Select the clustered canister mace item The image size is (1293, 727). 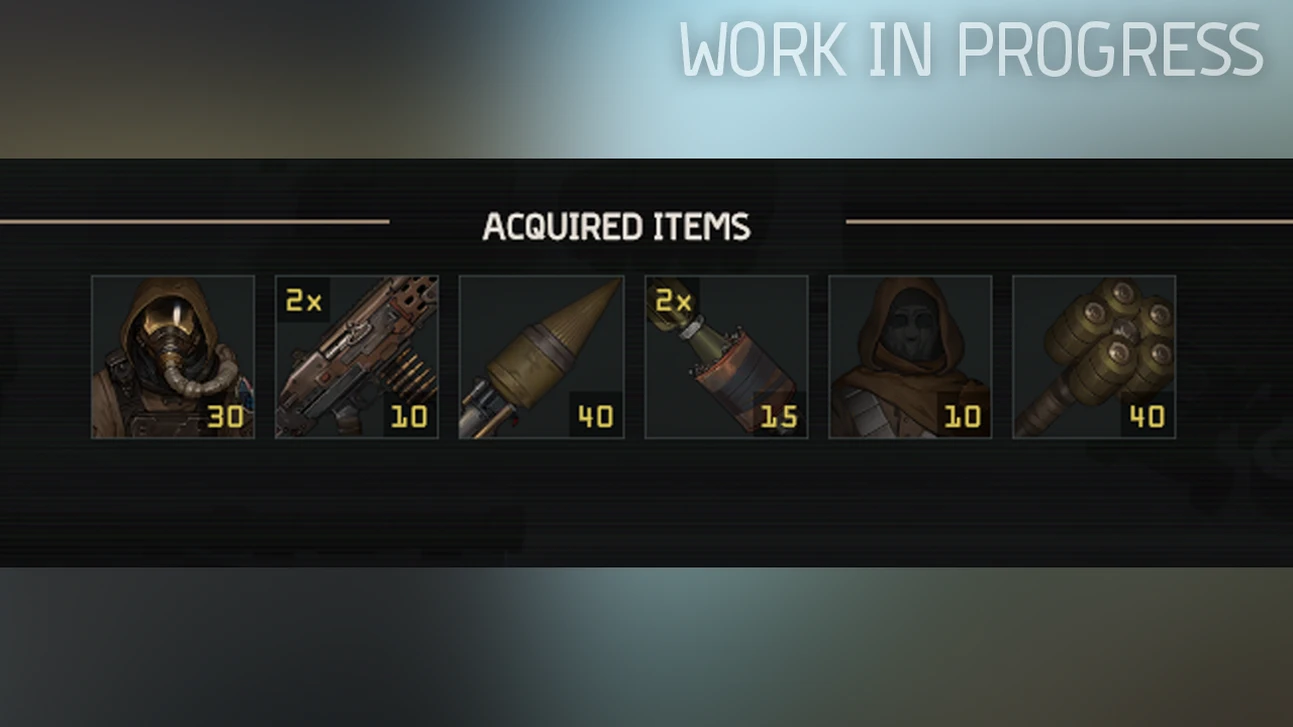point(1094,357)
